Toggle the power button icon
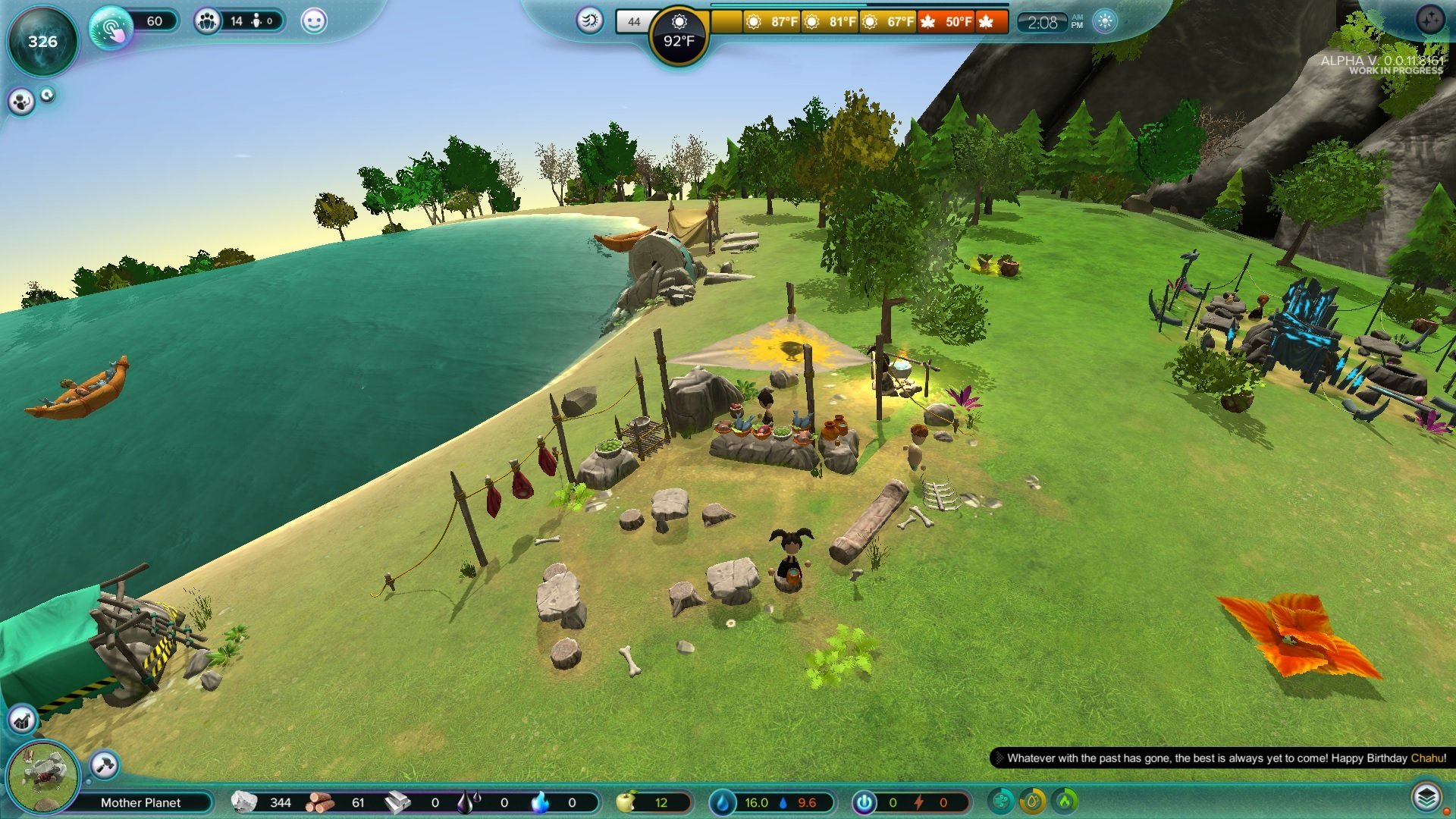The width and height of the screenshot is (1456, 819). pos(864,802)
